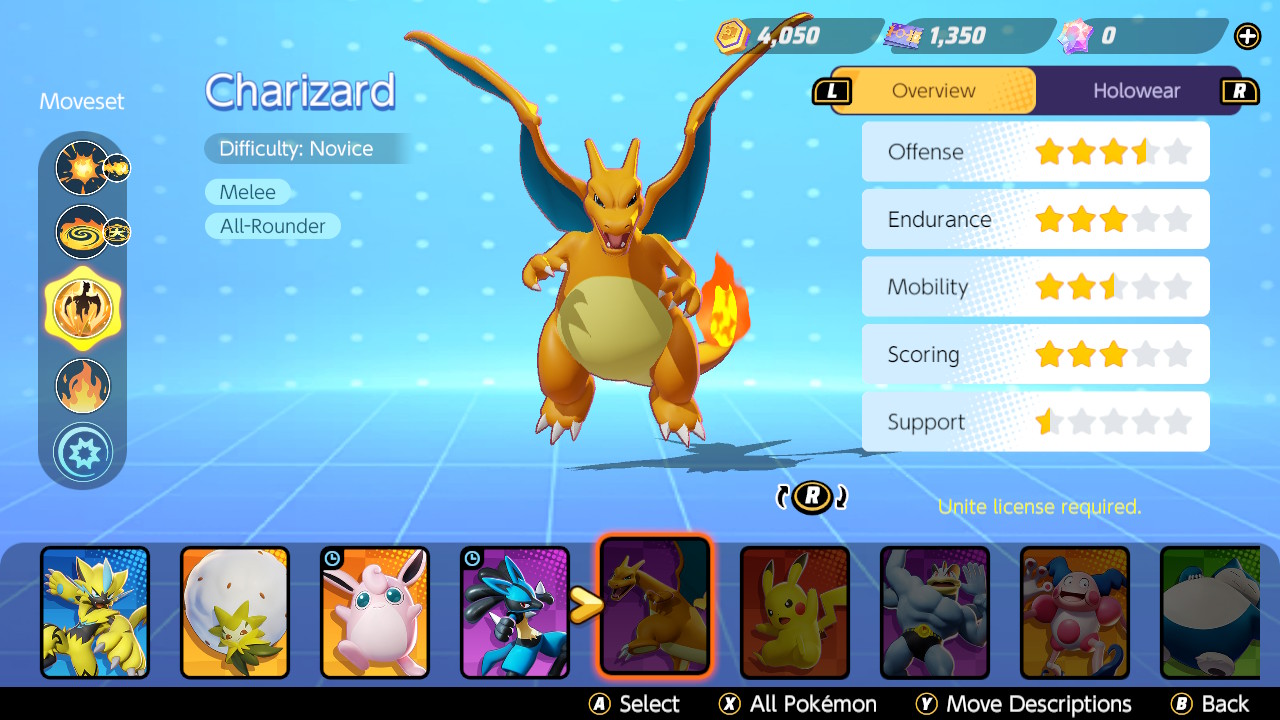Add more gems with the plus button
Image resolution: width=1280 pixels, height=720 pixels.
tap(1247, 36)
